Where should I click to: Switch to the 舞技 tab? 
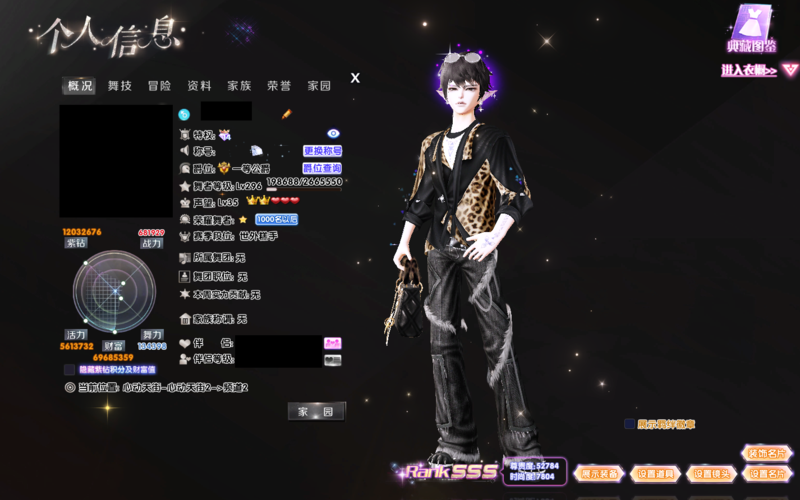tap(120, 86)
